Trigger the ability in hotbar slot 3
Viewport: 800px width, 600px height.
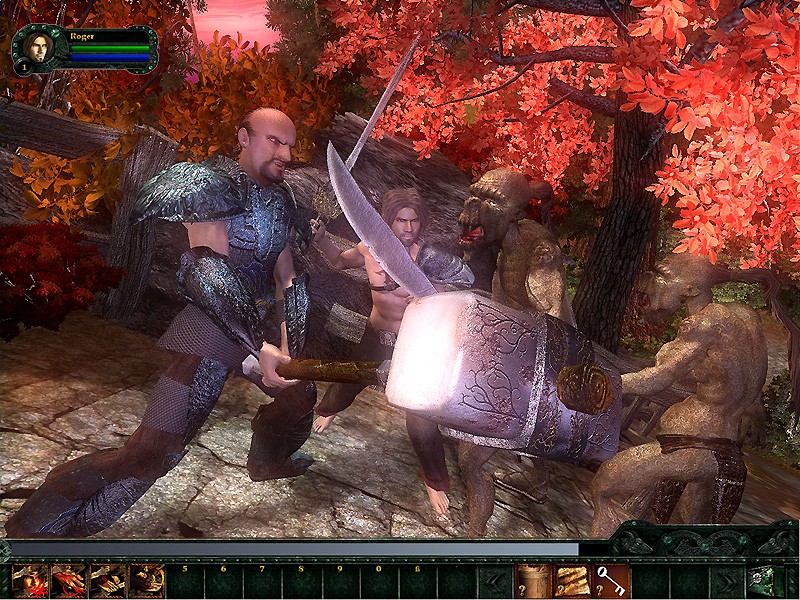108,581
